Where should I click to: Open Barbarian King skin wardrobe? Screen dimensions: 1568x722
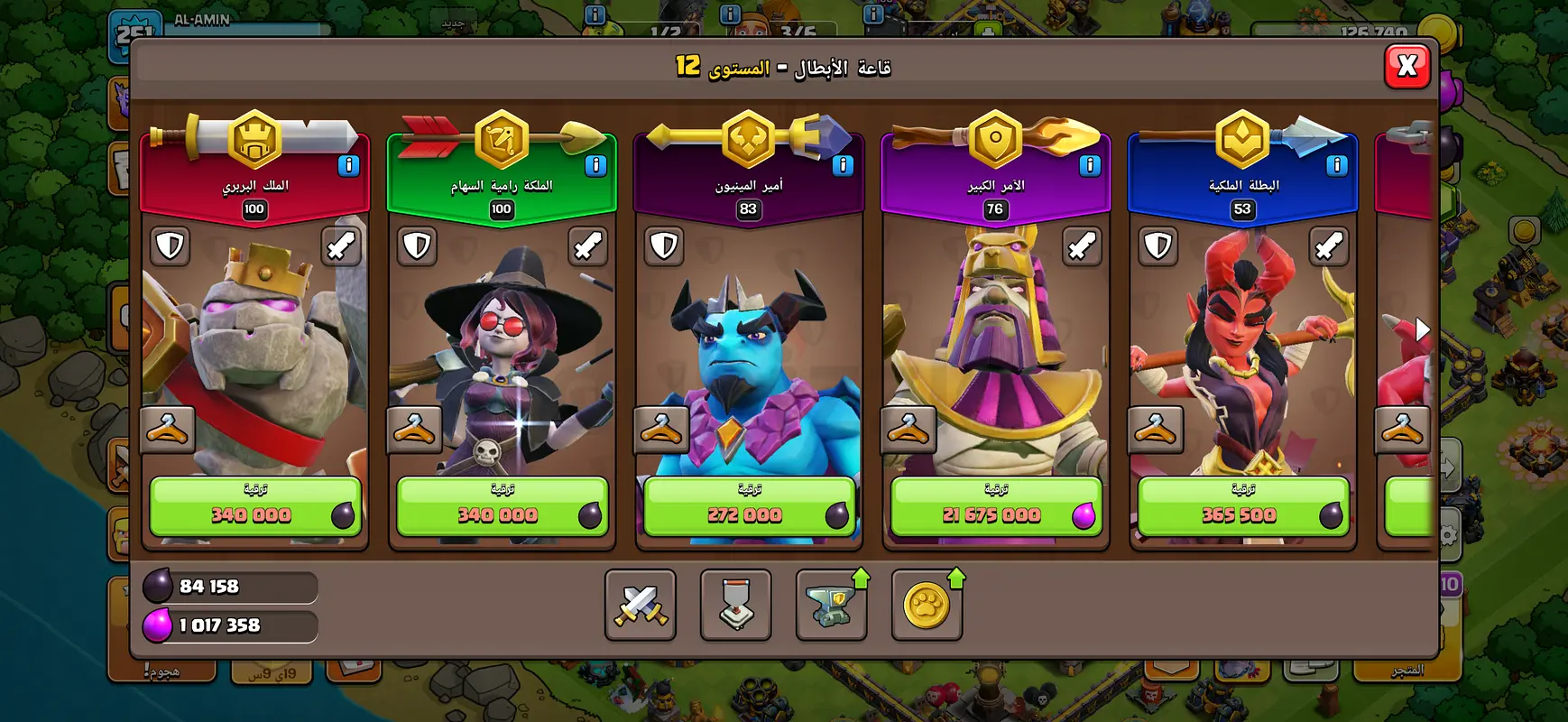point(169,430)
